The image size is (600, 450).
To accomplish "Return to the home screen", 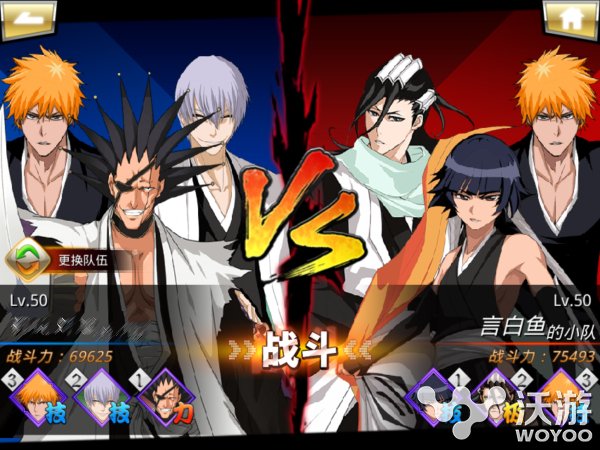I will click(x=570, y=19).
